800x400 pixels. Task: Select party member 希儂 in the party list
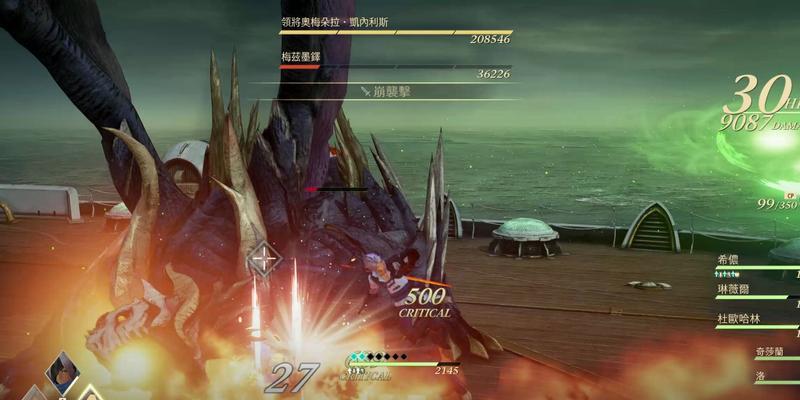pyautogui.click(x=728, y=259)
